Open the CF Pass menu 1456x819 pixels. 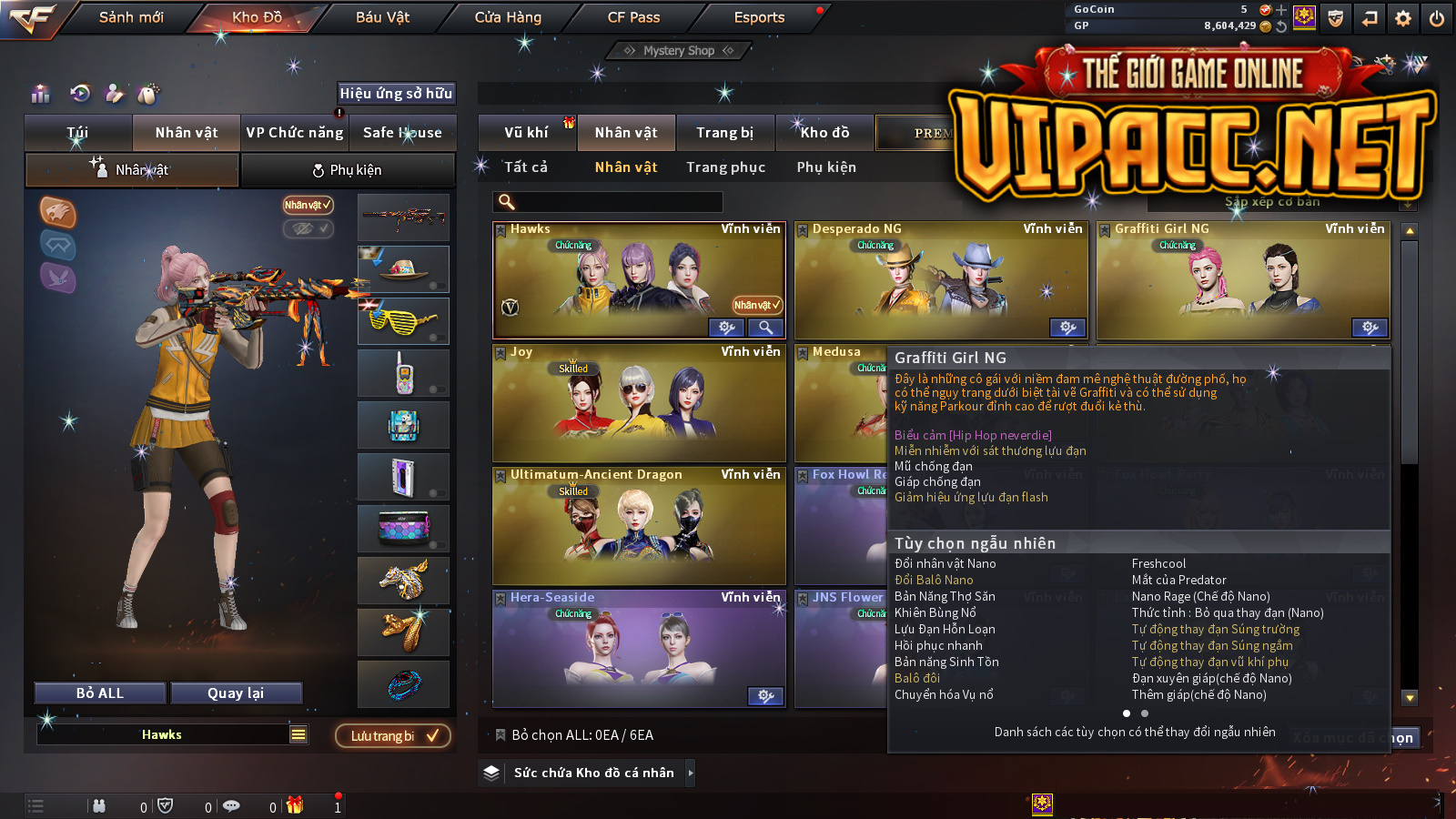click(633, 17)
